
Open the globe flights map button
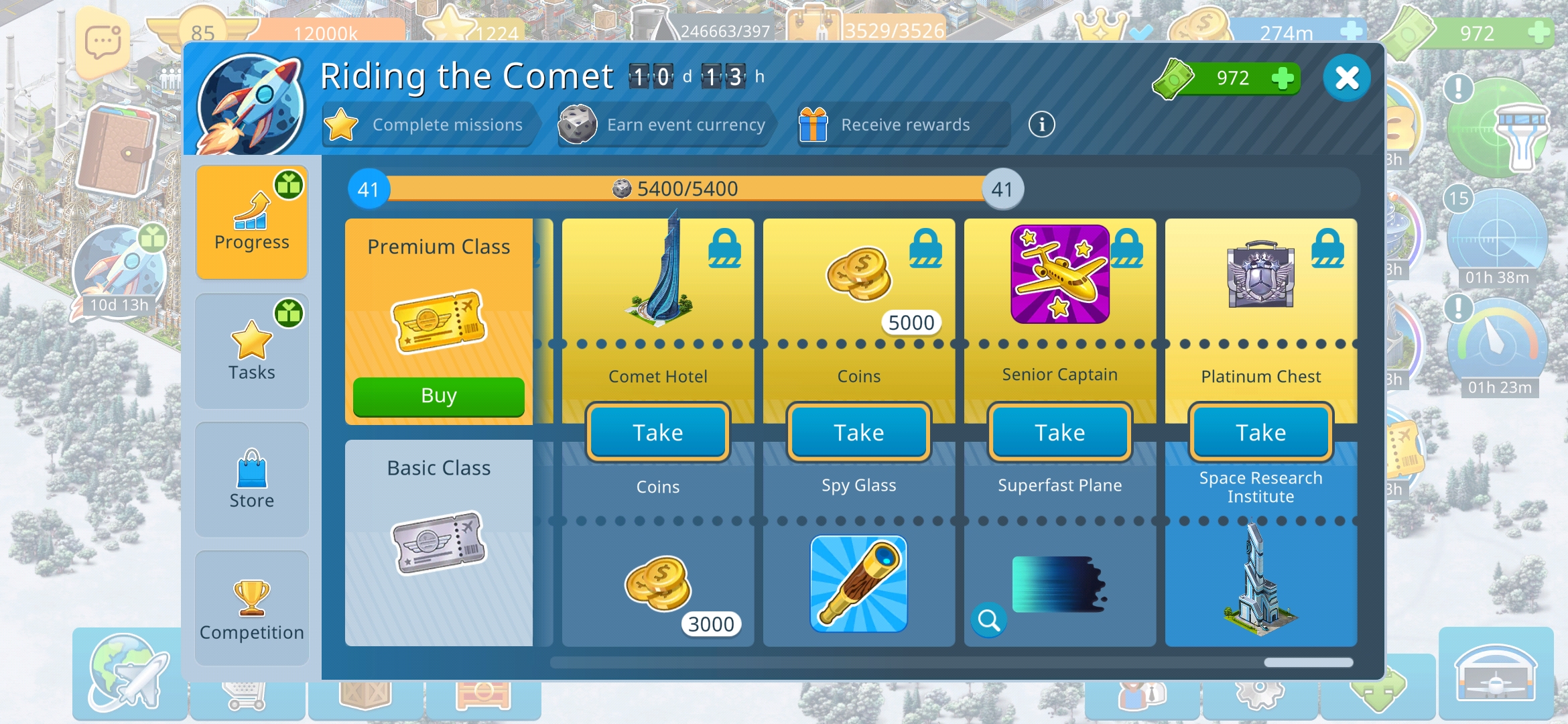click(x=128, y=674)
